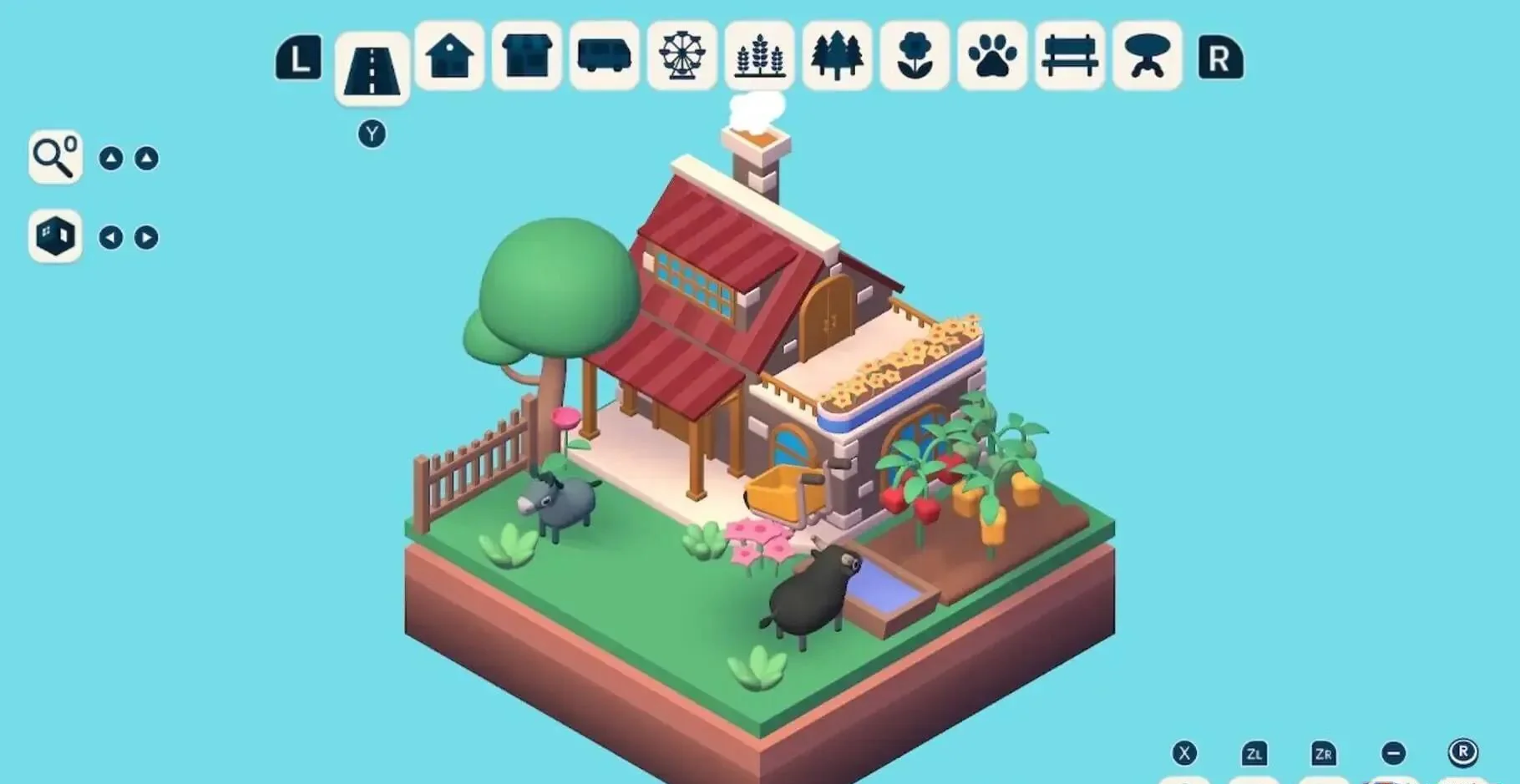Select the bus vehicle tool
The width and height of the screenshot is (1520, 784).
pos(604,59)
